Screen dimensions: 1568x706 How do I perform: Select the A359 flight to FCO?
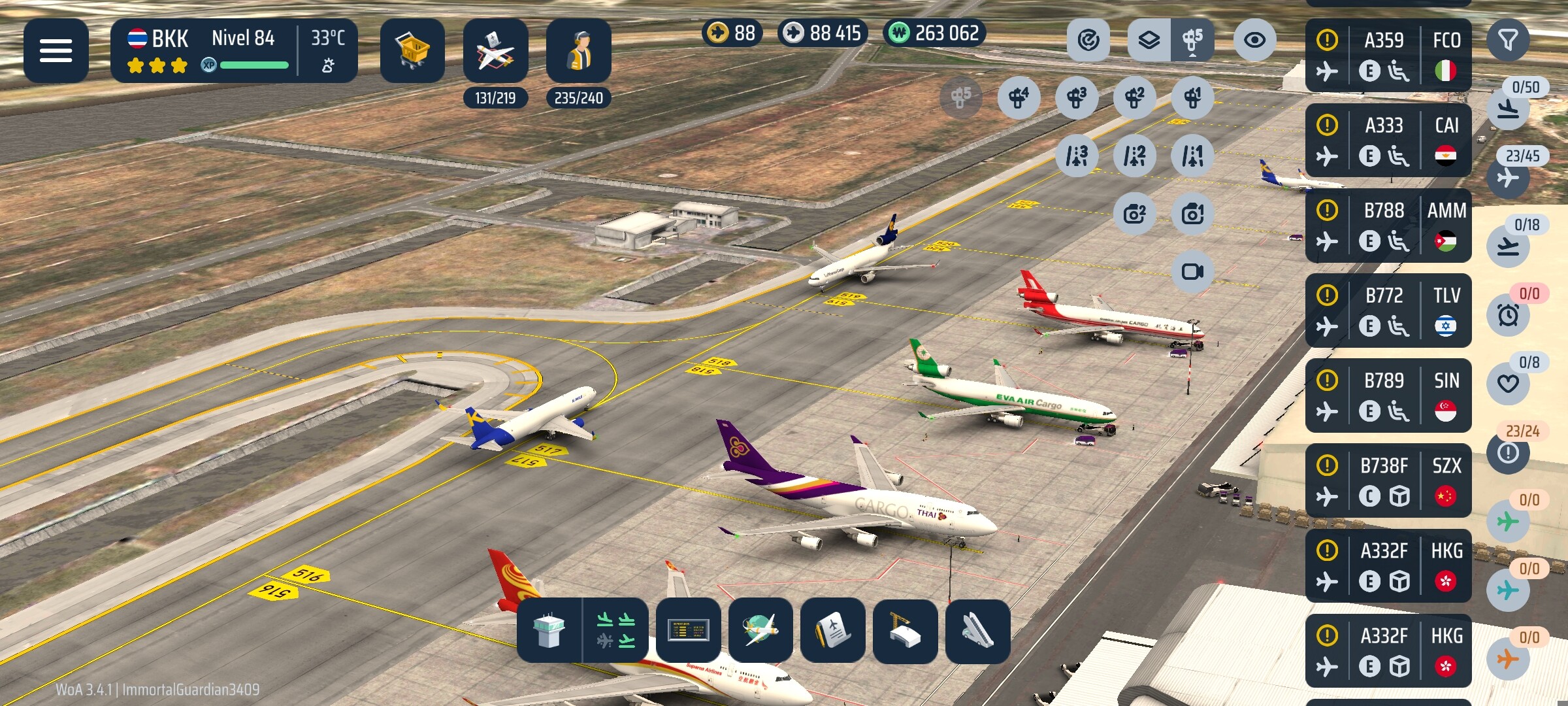pyautogui.click(x=1388, y=55)
